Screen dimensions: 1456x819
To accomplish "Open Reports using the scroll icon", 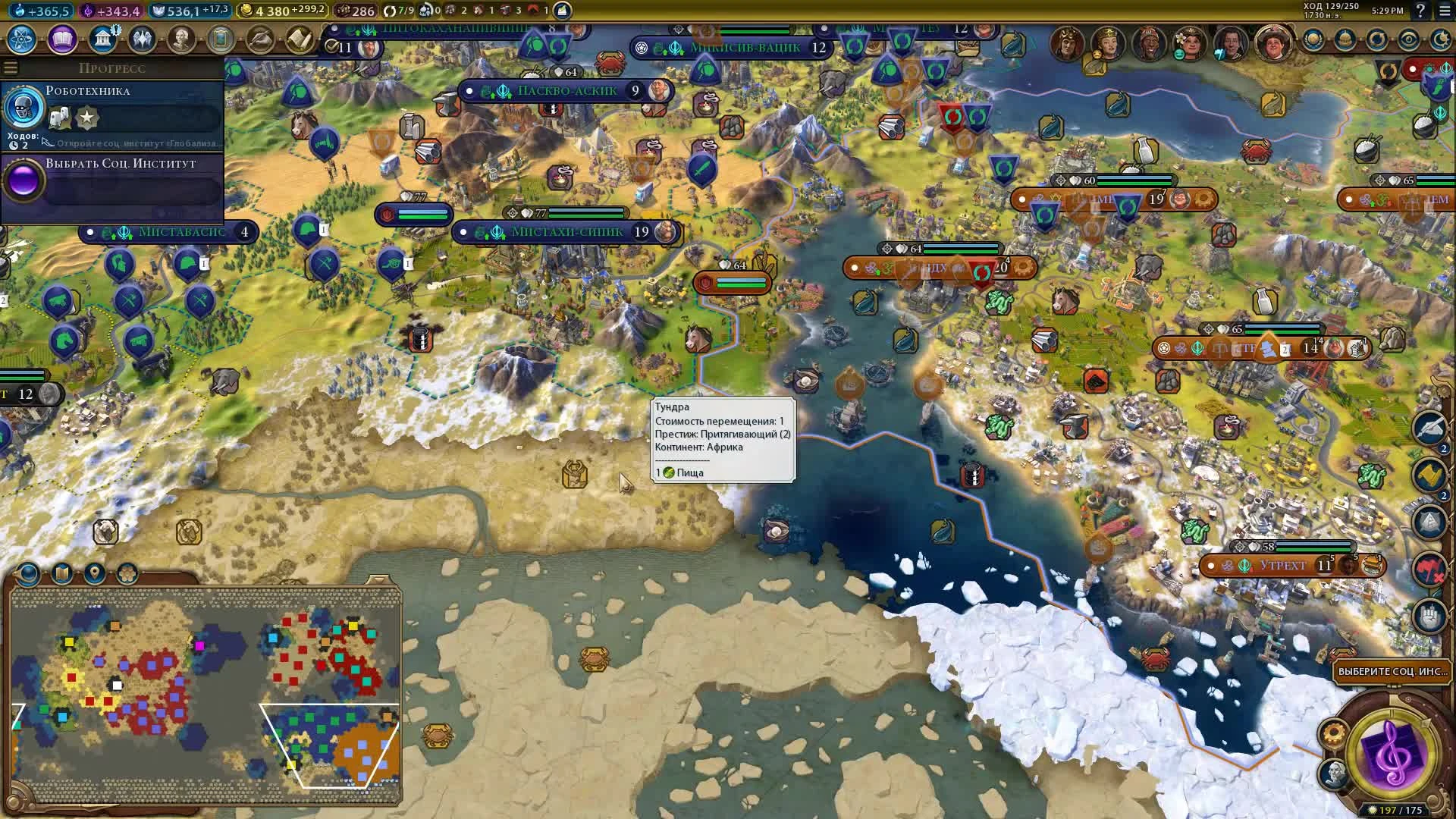I will click(300, 38).
